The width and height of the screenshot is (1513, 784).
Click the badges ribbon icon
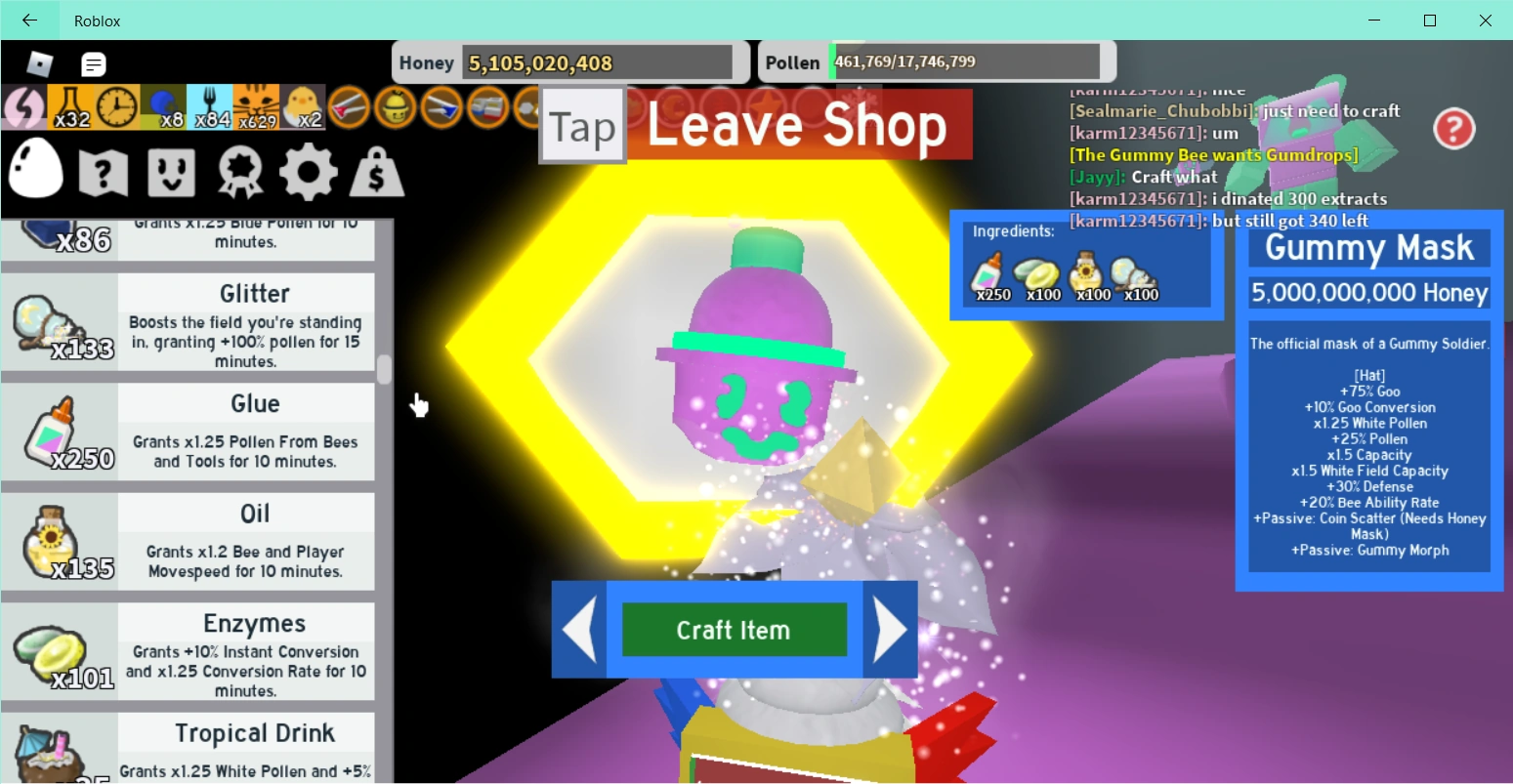(239, 170)
